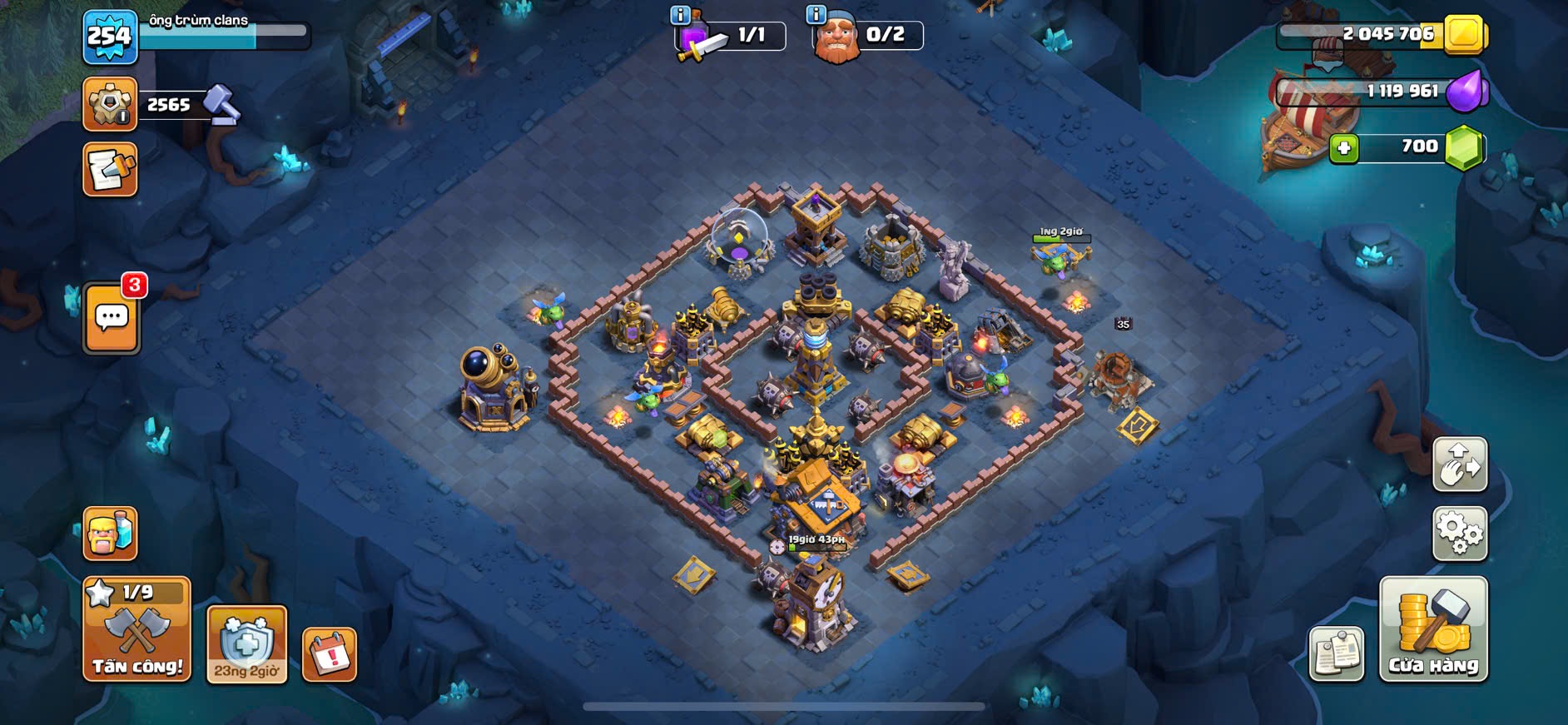Show laboratory status info
Screen dimensions: 1568x725
pos(679,15)
